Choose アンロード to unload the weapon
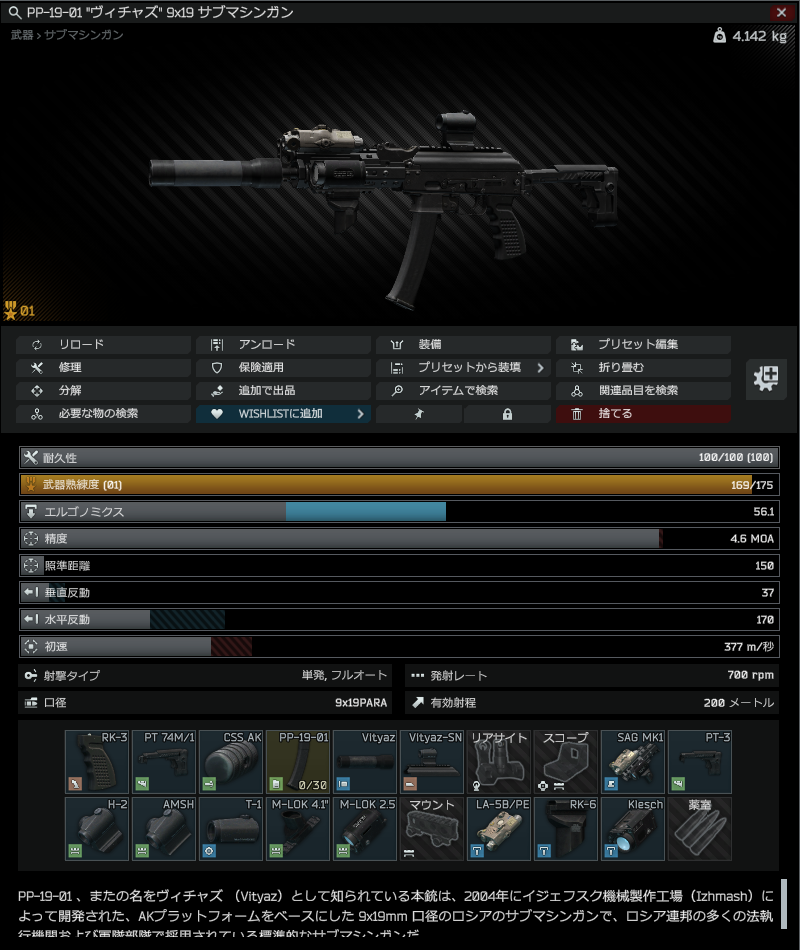 click(283, 344)
